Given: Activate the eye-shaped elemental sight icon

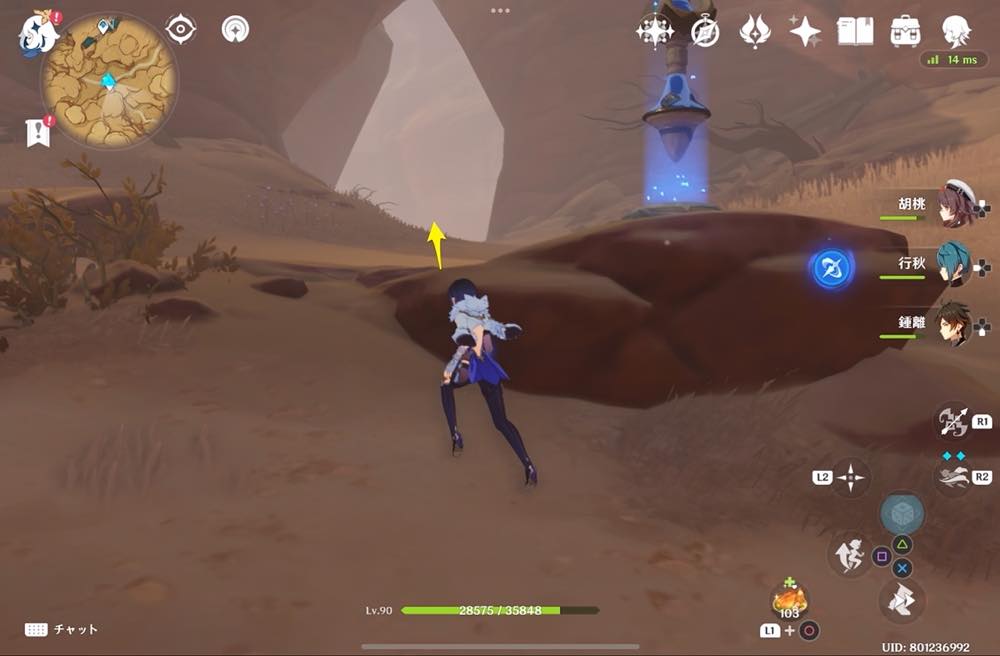Looking at the screenshot, I should pyautogui.click(x=180, y=30).
